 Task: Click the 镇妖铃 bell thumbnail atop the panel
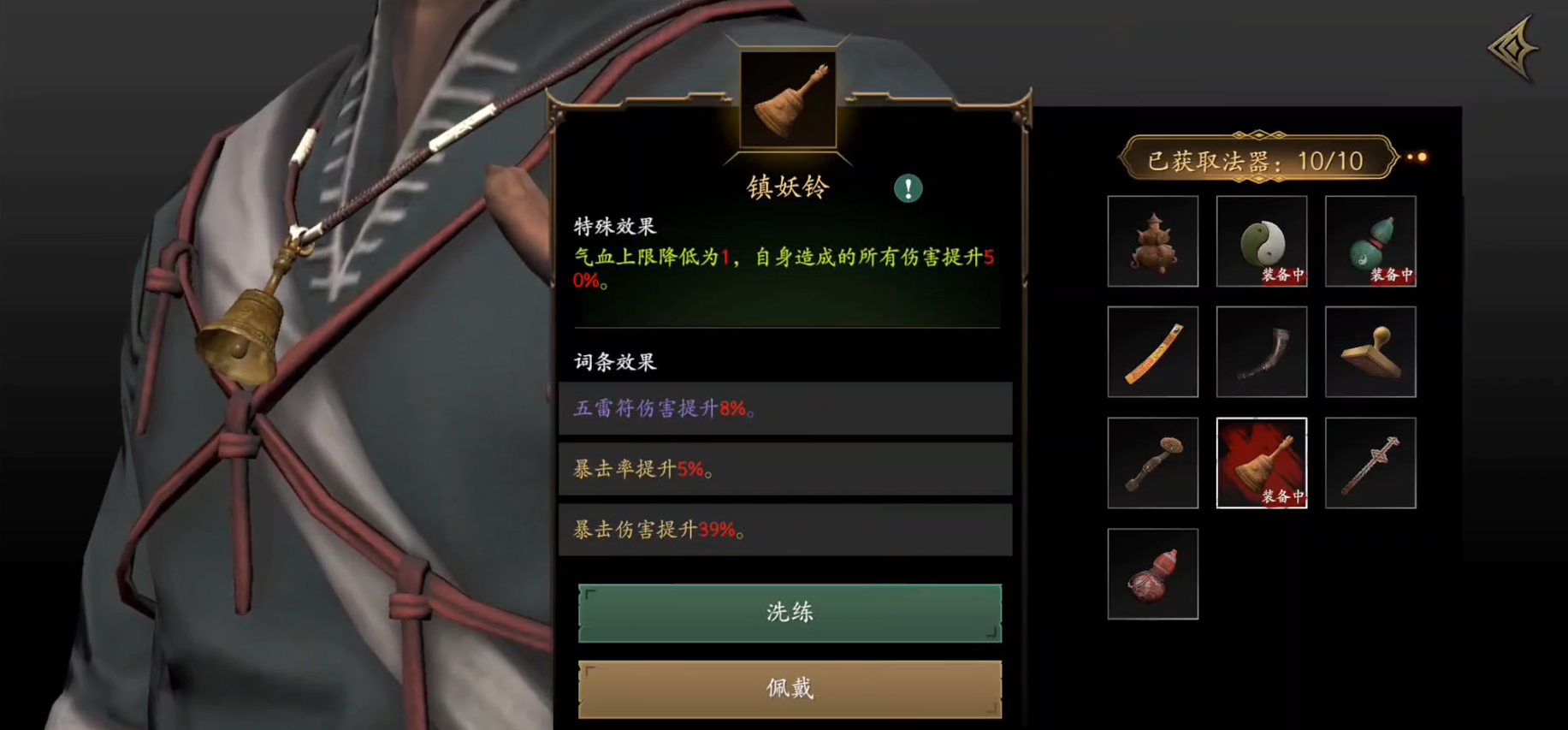[787, 100]
